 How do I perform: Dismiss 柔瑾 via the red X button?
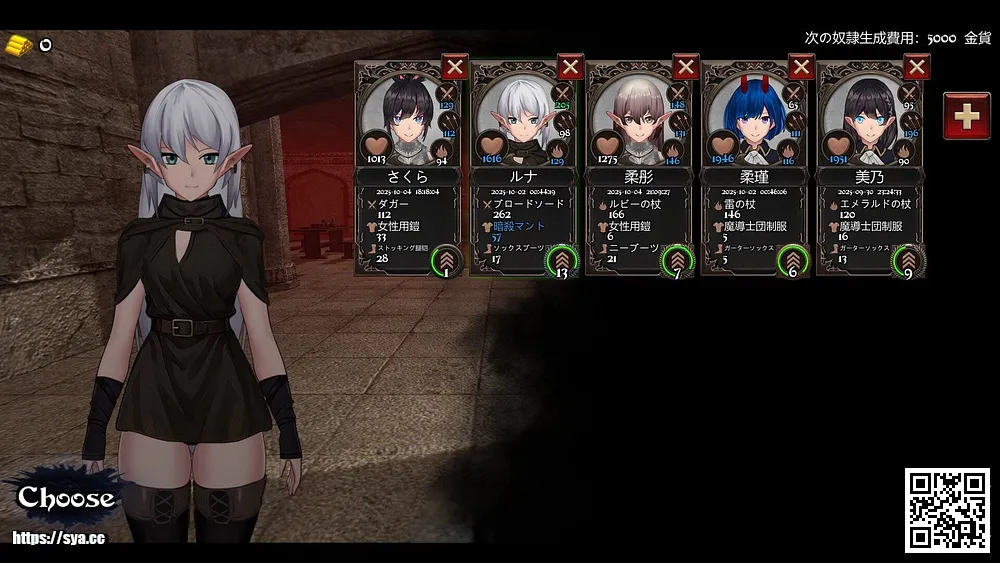tap(802, 67)
